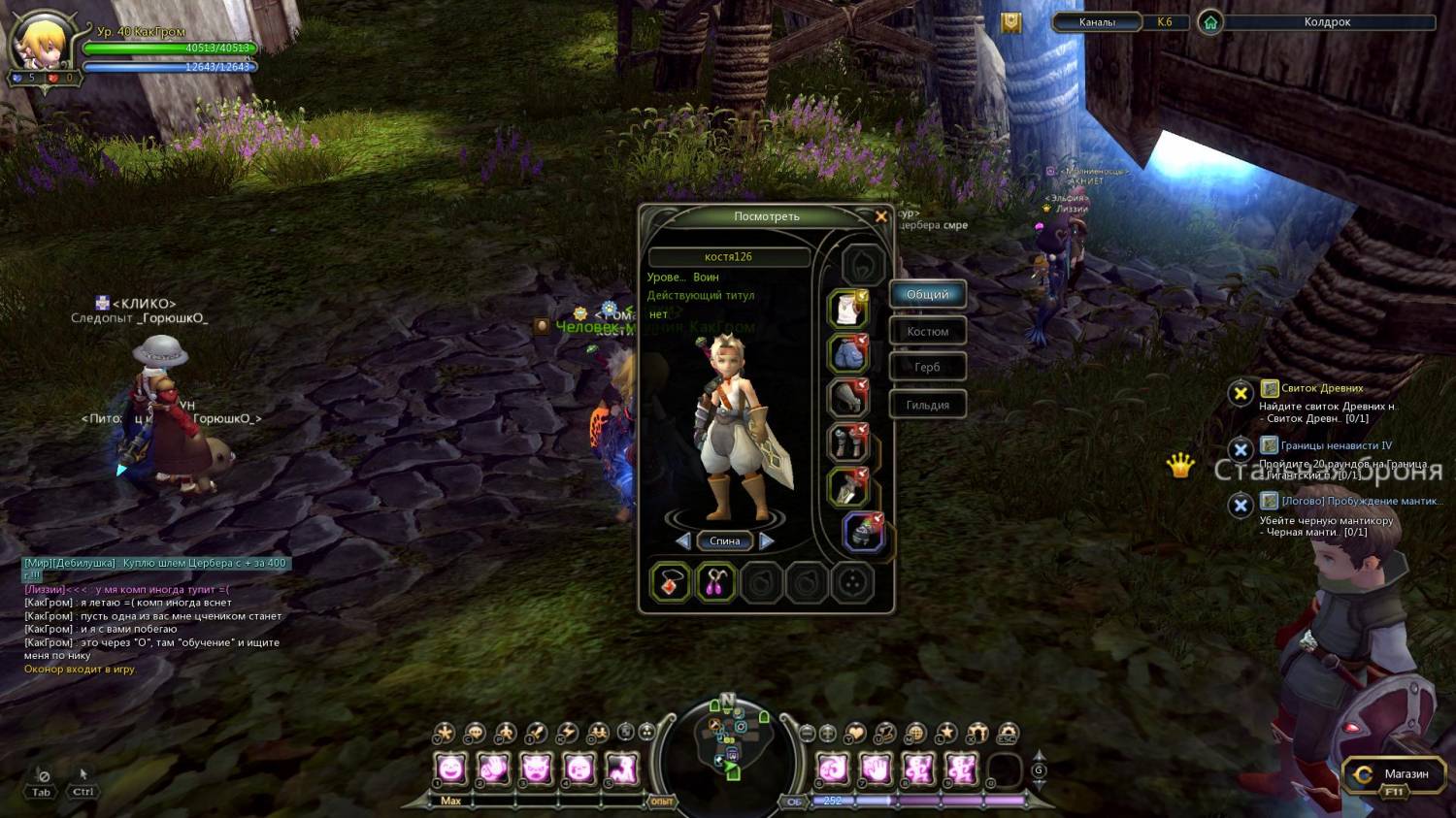The width and height of the screenshot is (1456, 818).
Task: Open the Каналы channel selector
Action: [x=1097, y=22]
